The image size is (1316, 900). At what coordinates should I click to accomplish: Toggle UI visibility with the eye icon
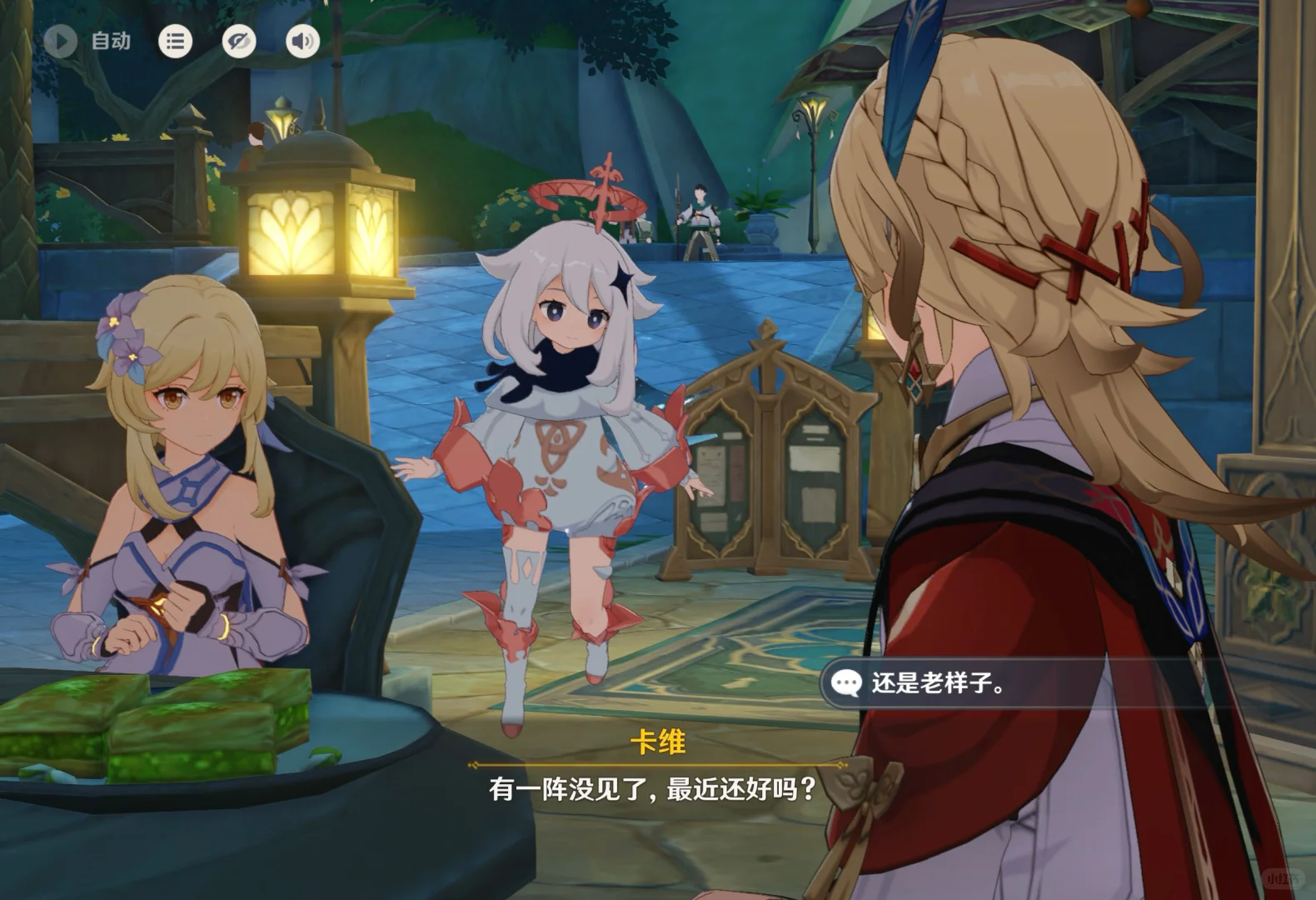tap(238, 40)
